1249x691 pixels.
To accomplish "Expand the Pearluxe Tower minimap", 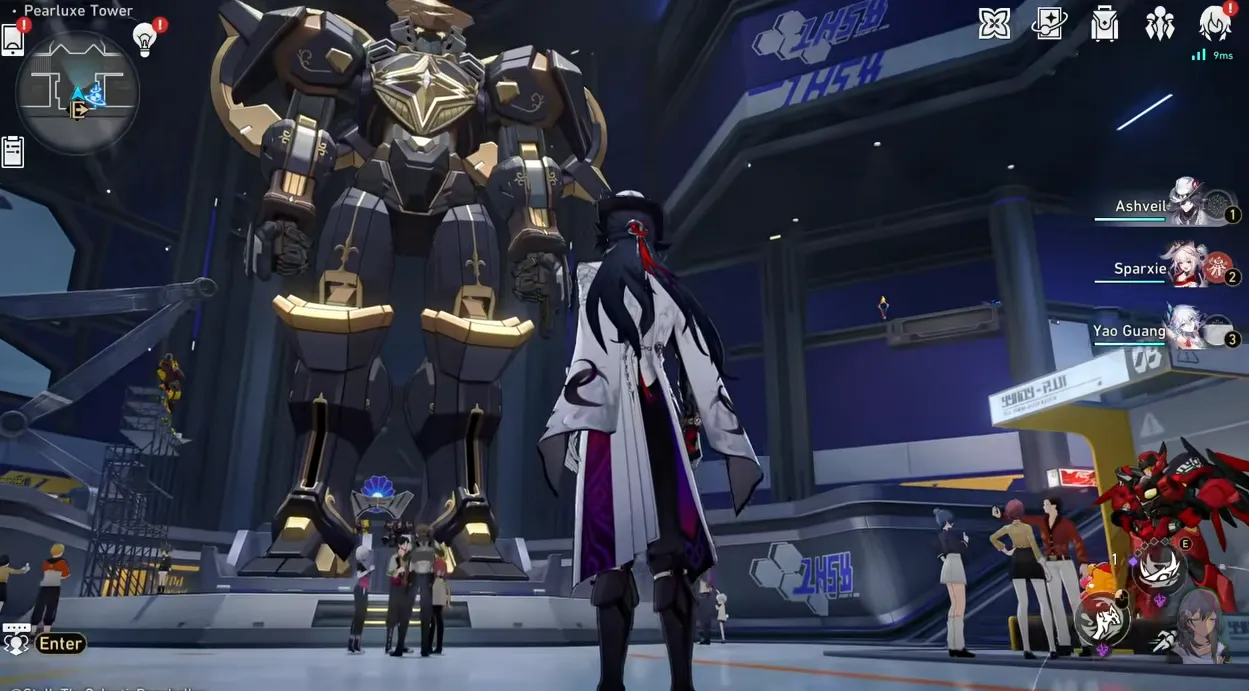I will (77, 92).
